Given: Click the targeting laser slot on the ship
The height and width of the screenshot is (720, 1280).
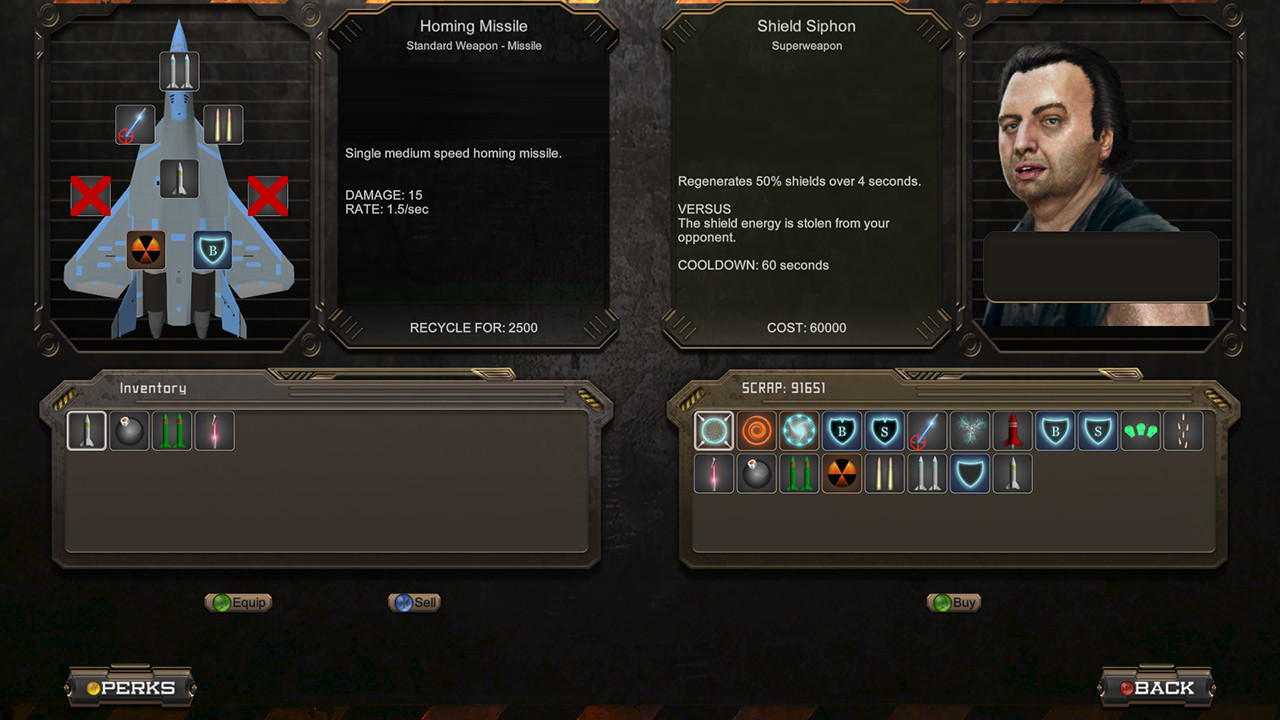Looking at the screenshot, I should pos(135,125).
